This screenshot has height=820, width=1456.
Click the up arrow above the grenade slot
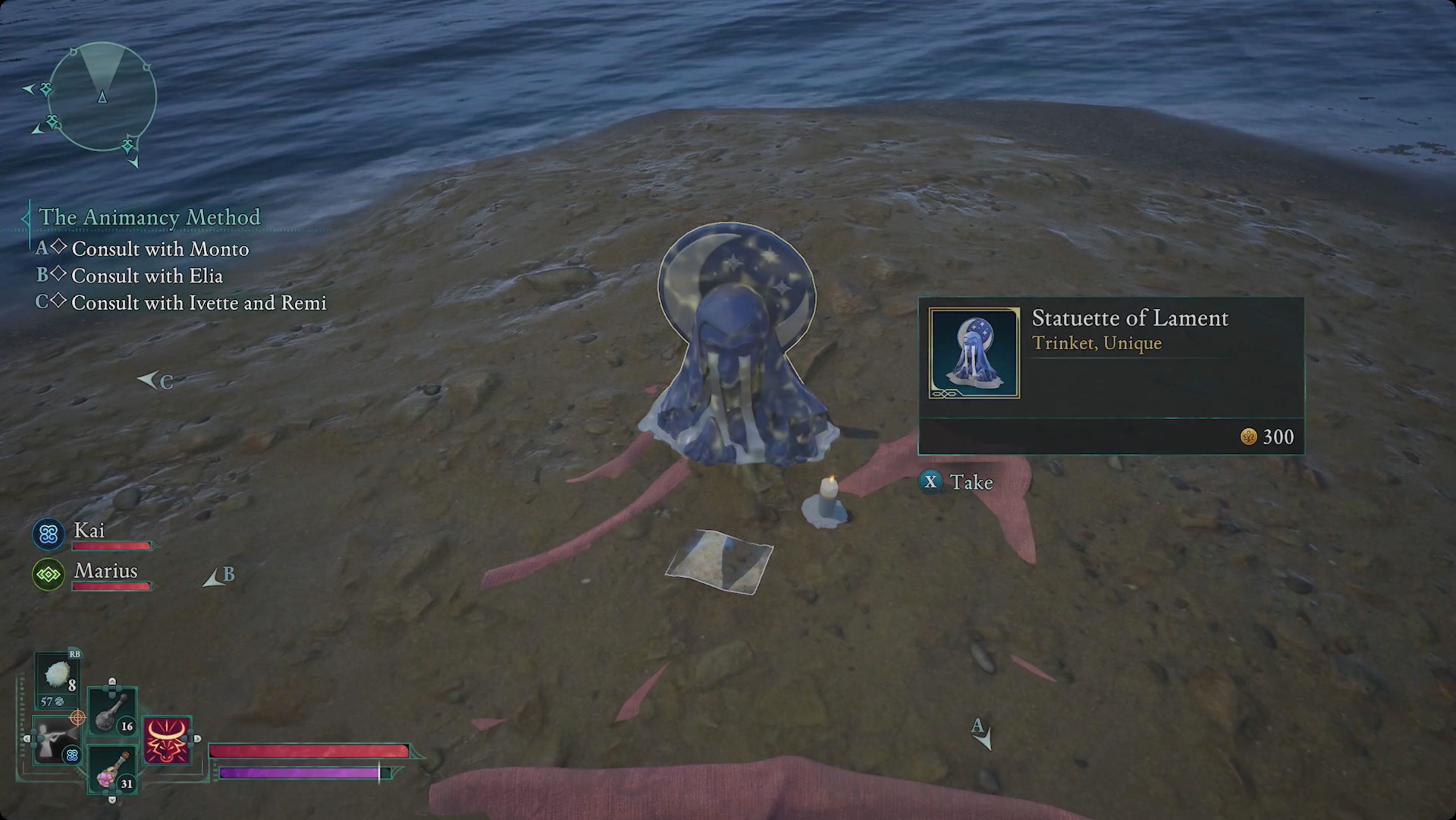tap(112, 681)
